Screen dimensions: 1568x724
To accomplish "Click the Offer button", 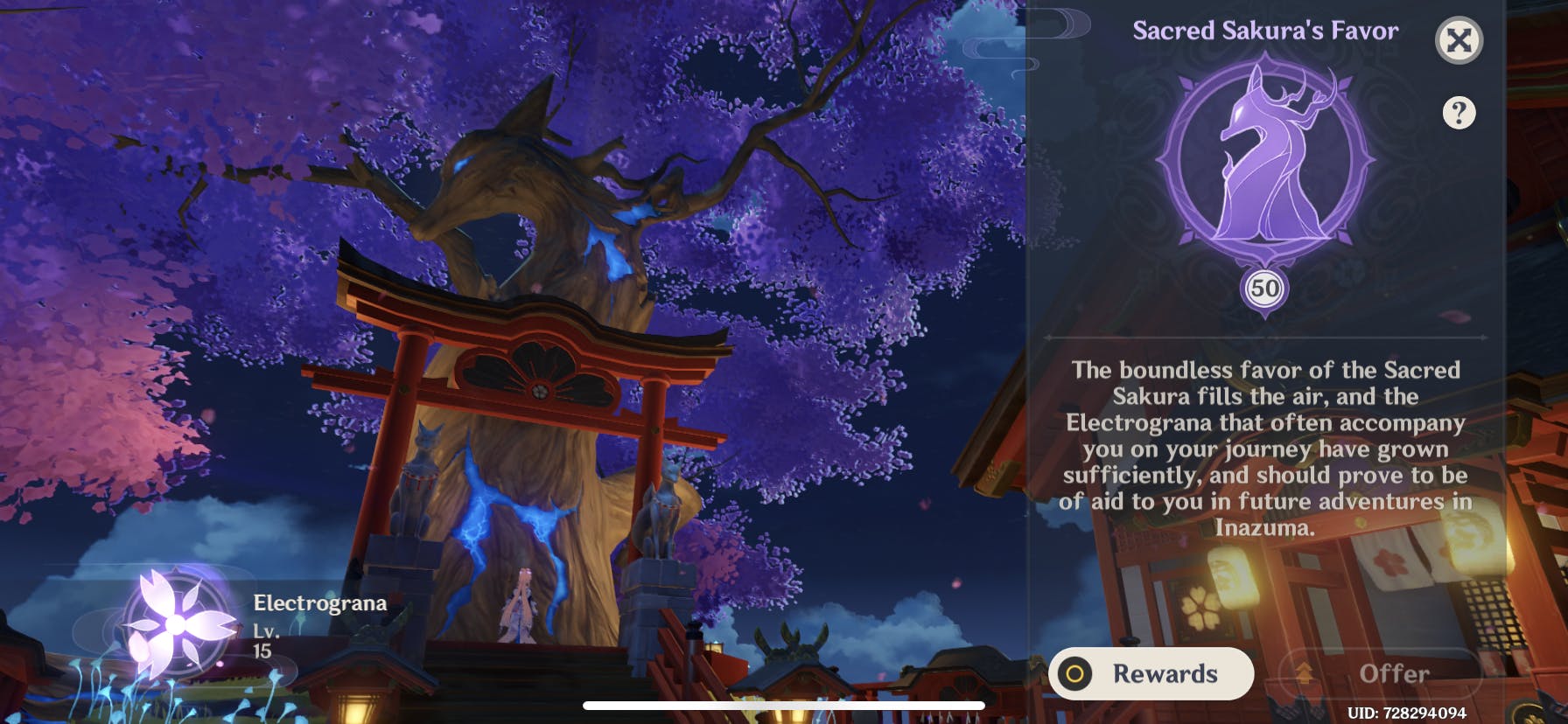I will [x=1380, y=673].
